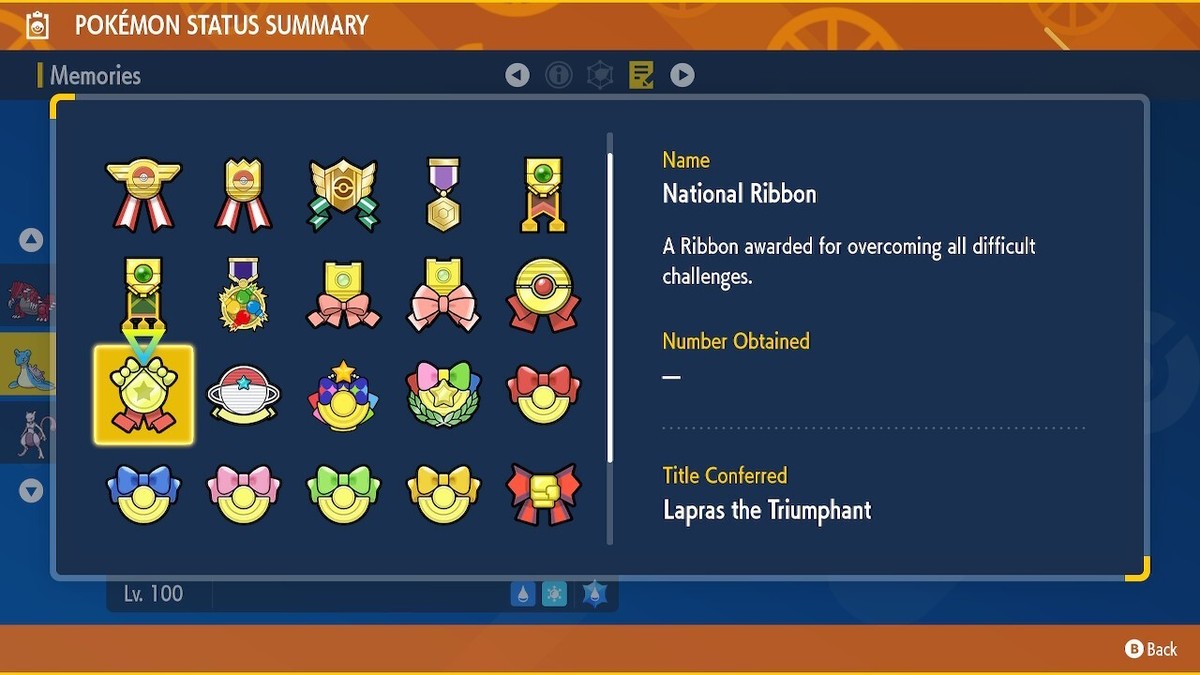Pick the red ribbon with fist emblem
1200x675 pixels.
(544, 493)
